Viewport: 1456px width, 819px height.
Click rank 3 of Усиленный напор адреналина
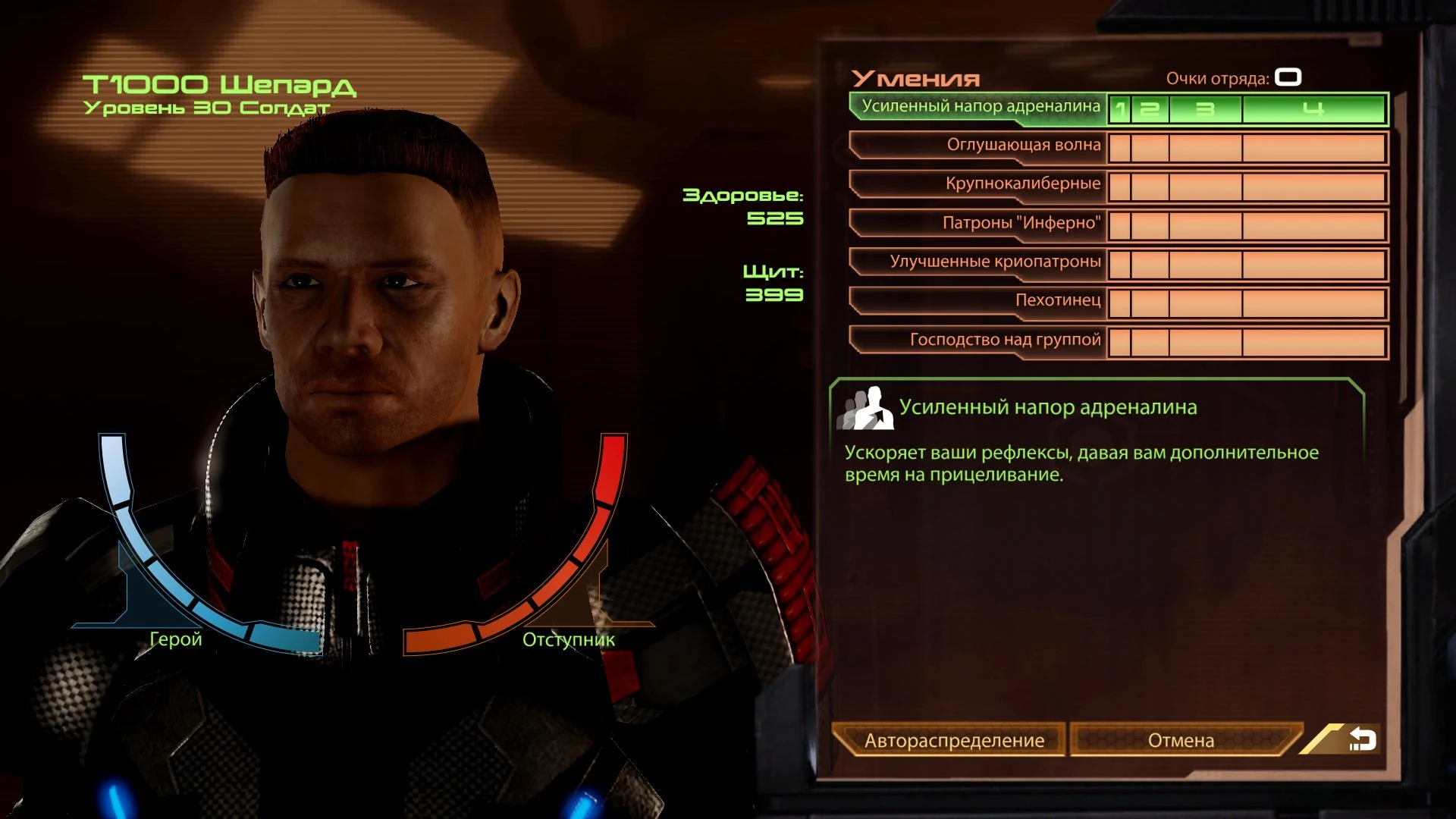pos(1205,109)
